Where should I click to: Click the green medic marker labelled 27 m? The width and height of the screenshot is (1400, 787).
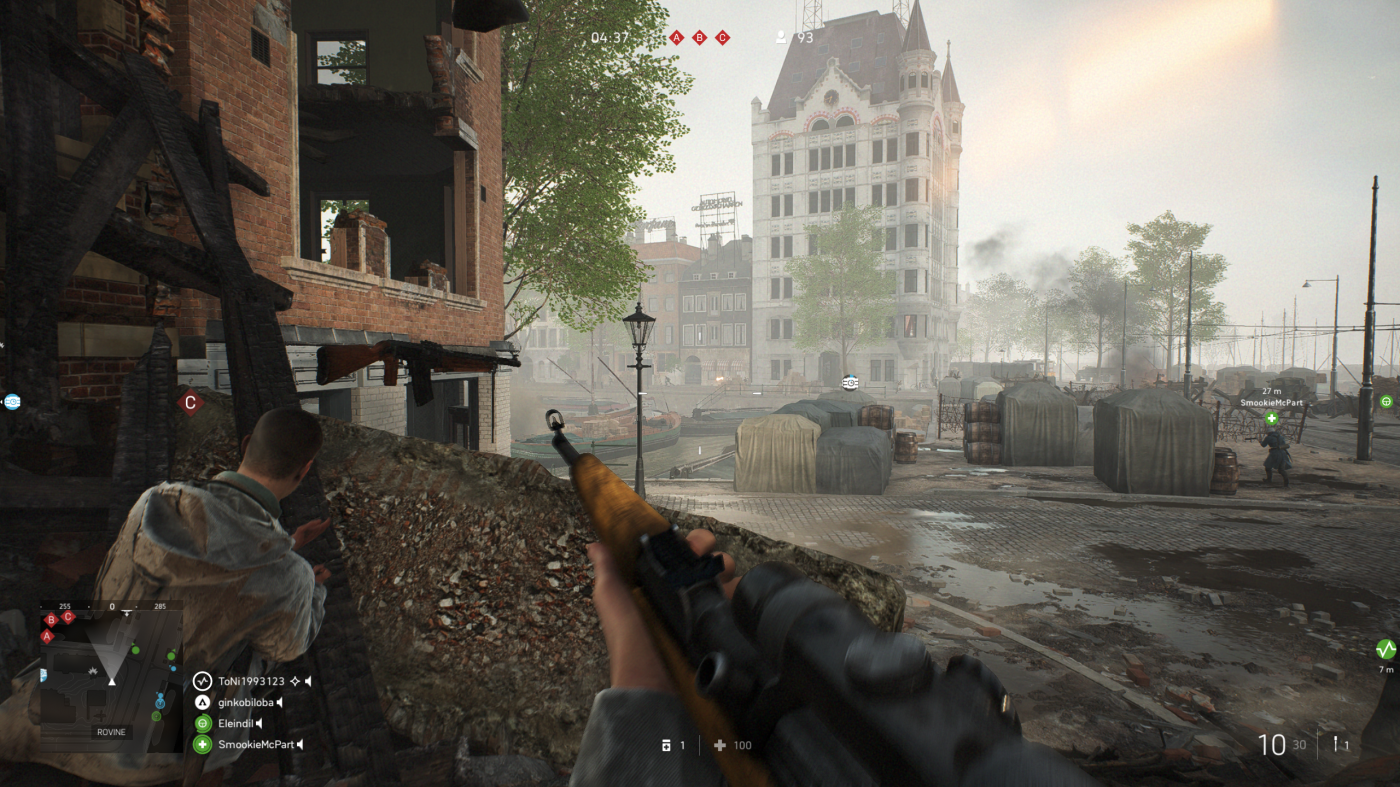[x=1271, y=418]
